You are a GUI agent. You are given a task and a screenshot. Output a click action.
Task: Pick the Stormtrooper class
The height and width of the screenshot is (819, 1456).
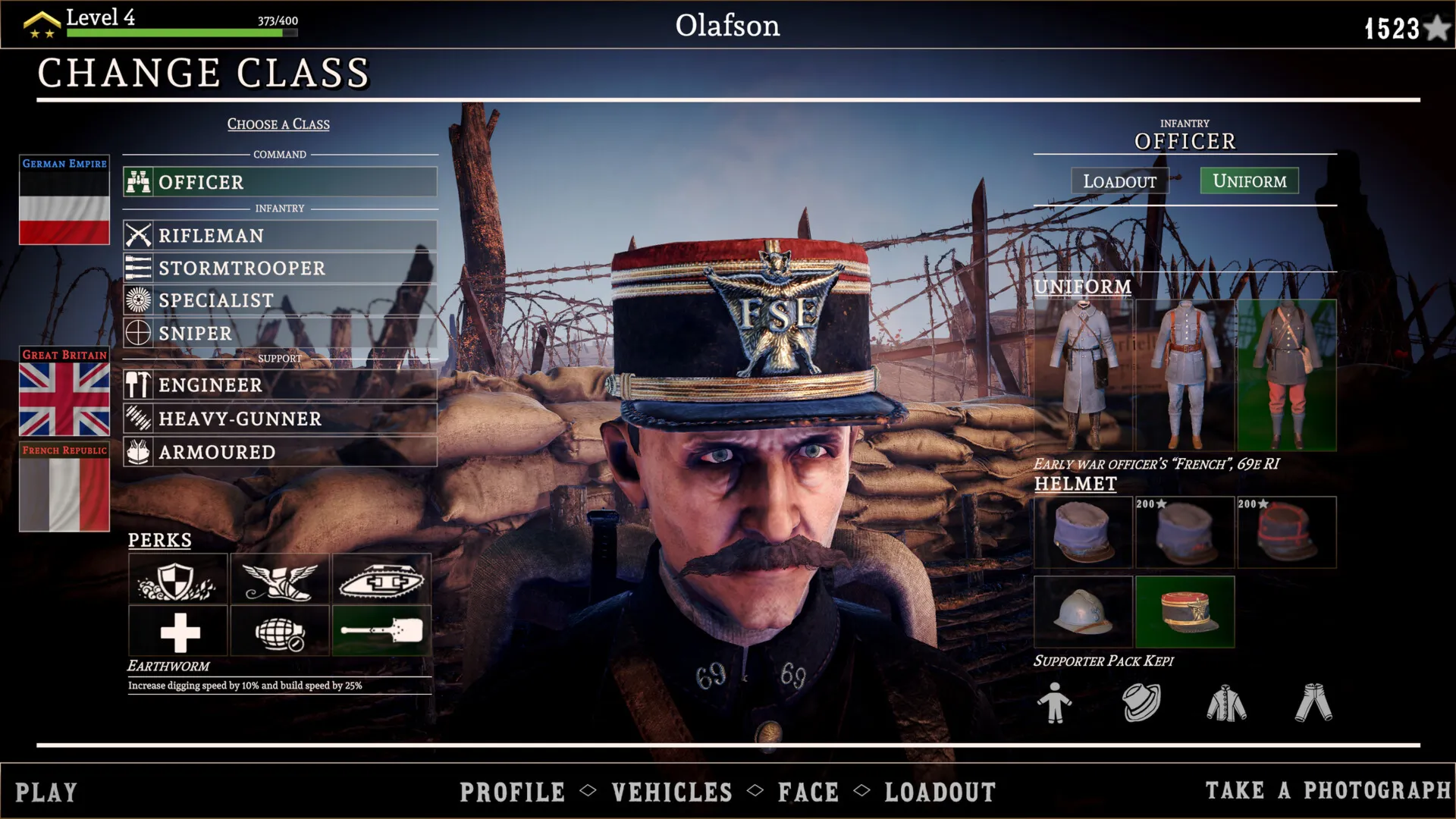tap(280, 268)
